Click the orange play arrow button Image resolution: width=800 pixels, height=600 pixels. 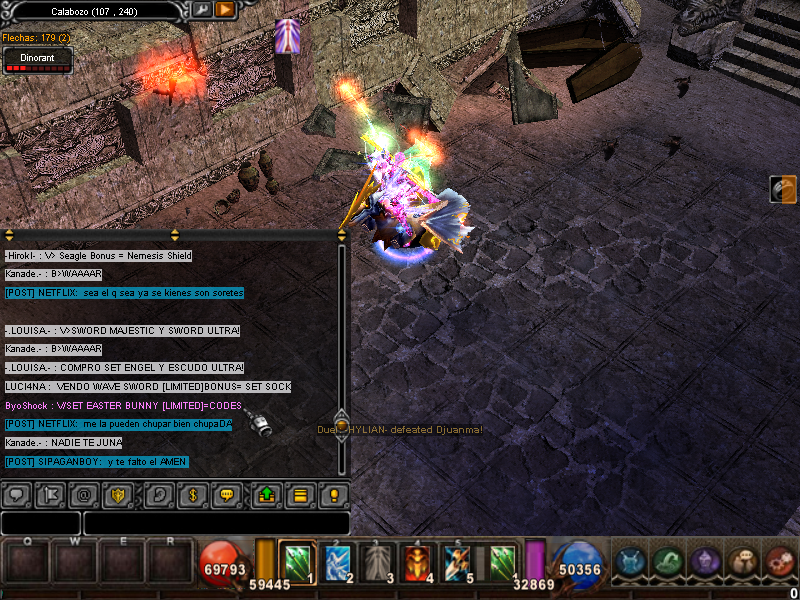(225, 10)
